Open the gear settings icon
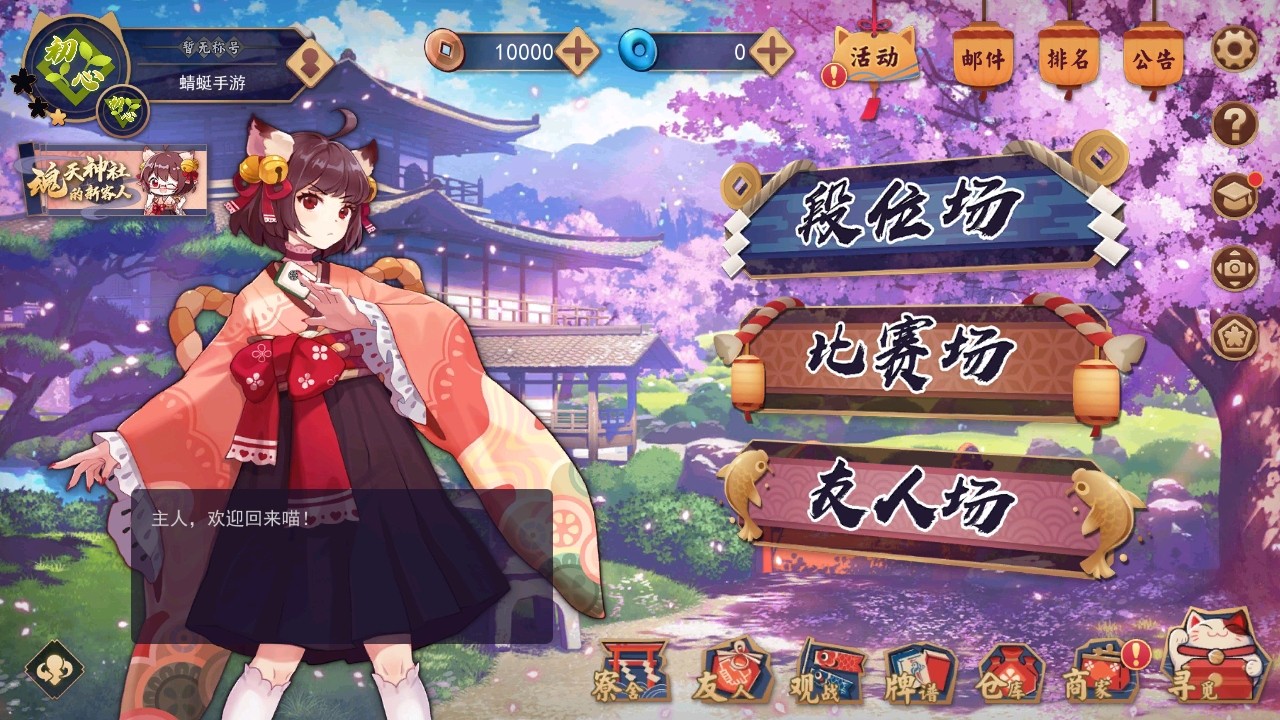Viewport: 1280px width, 720px height. coord(1235,48)
